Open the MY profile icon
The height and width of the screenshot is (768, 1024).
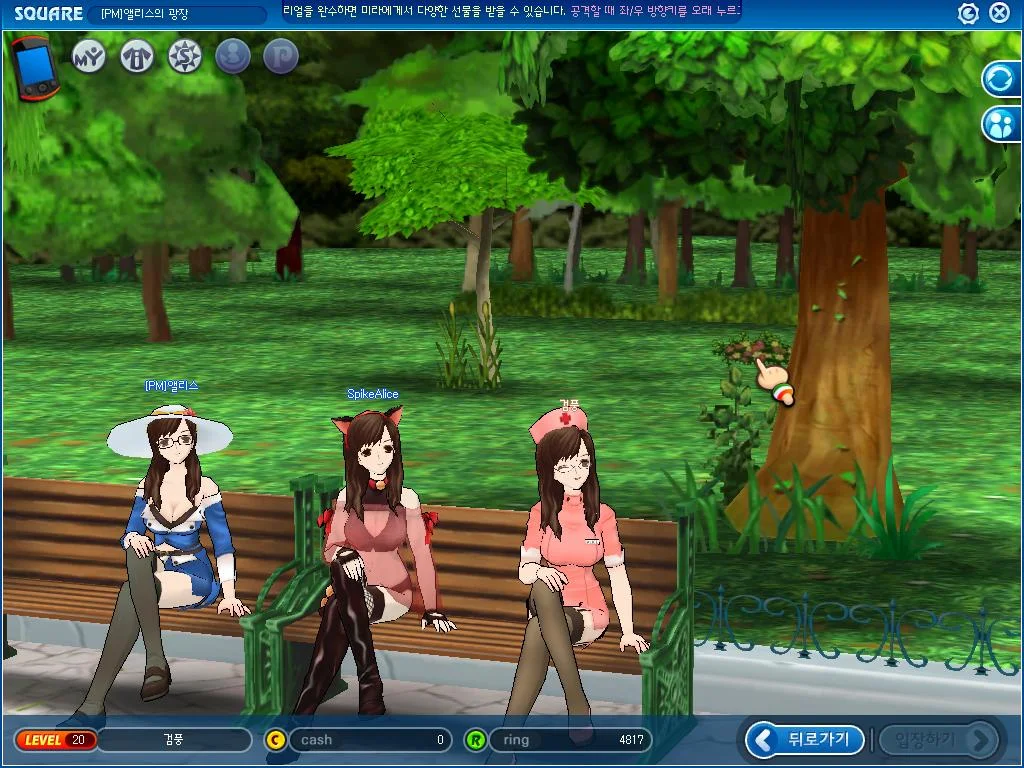point(89,57)
